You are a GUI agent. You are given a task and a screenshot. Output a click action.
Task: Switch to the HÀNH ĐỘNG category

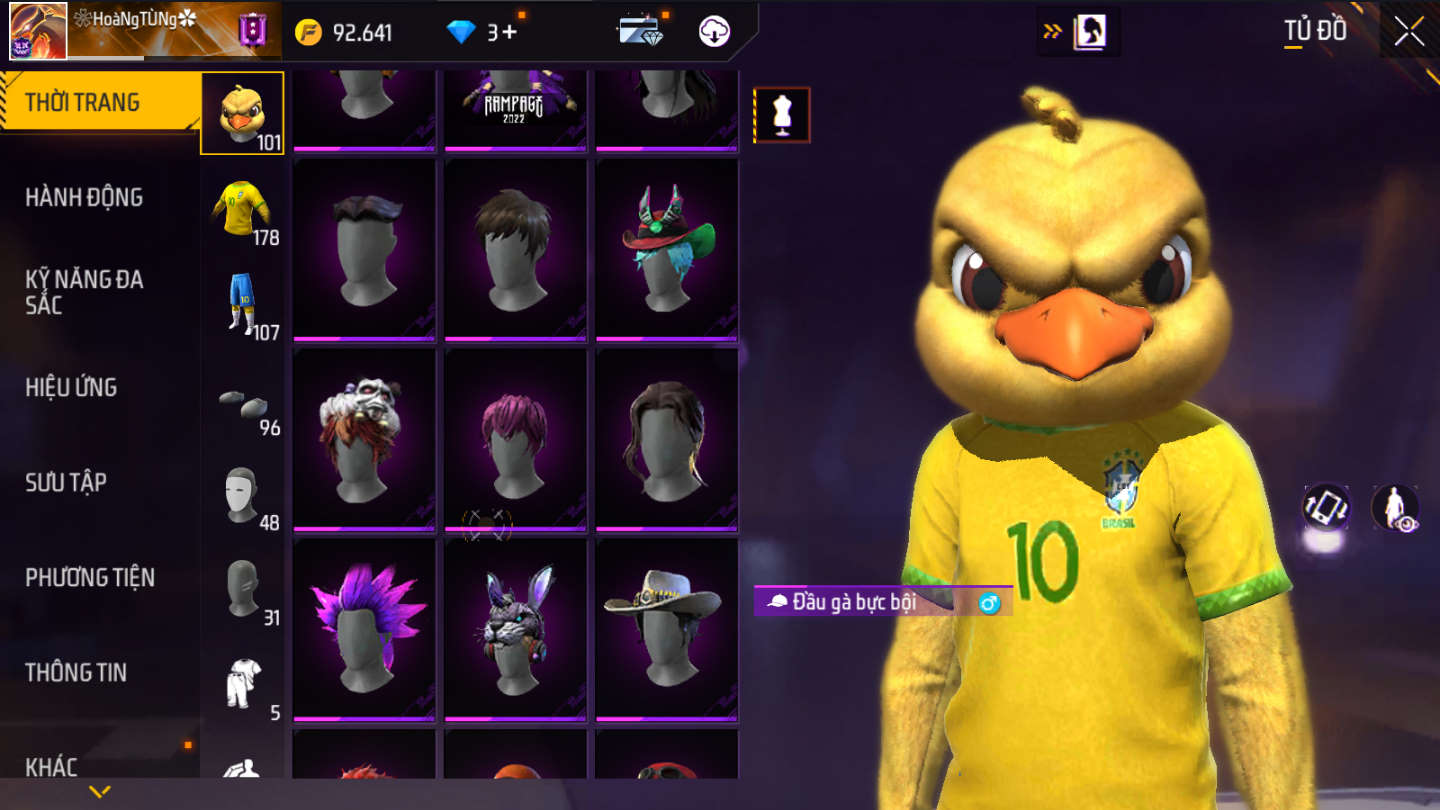[x=84, y=197]
